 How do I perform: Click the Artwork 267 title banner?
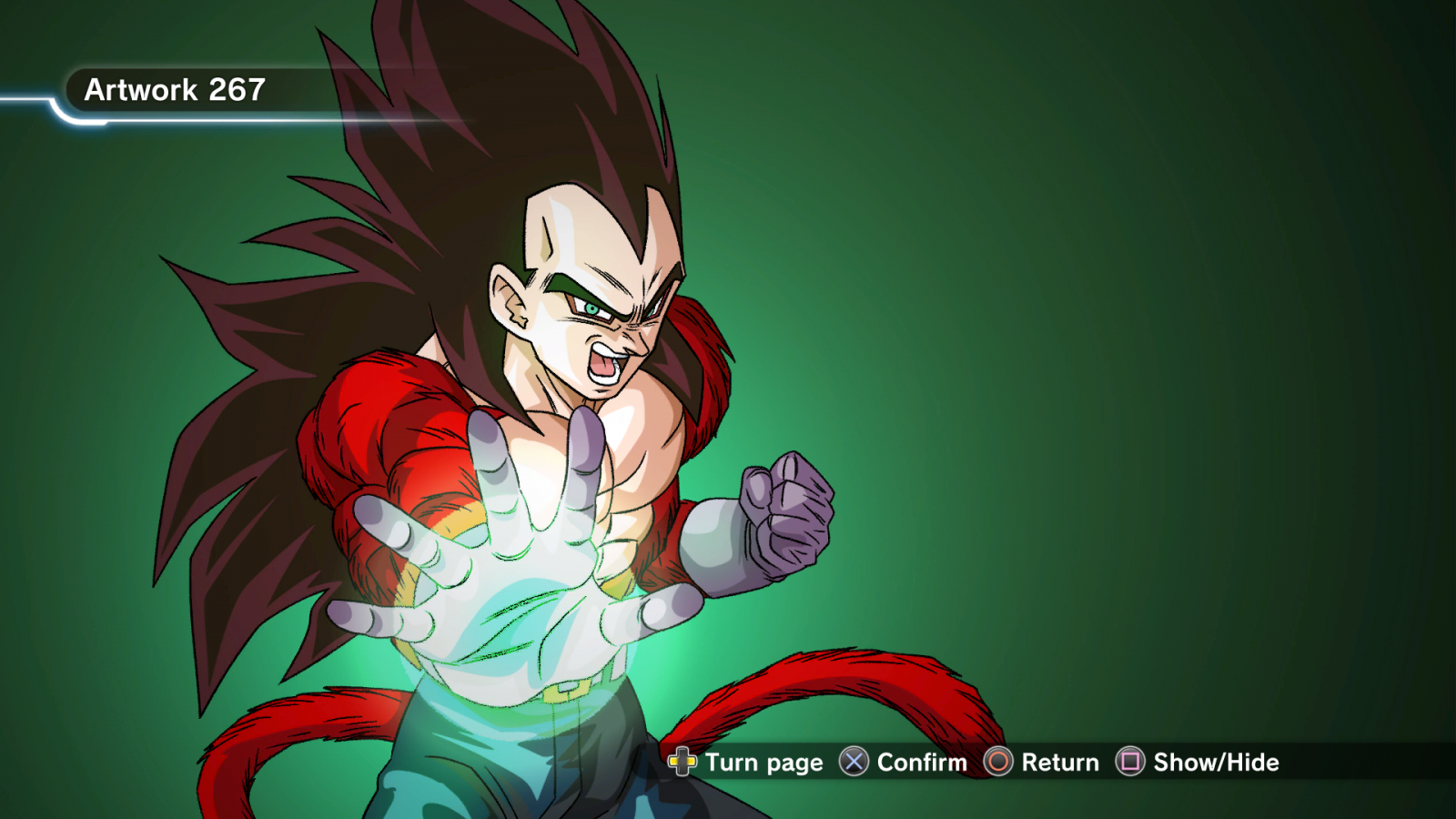click(175, 89)
